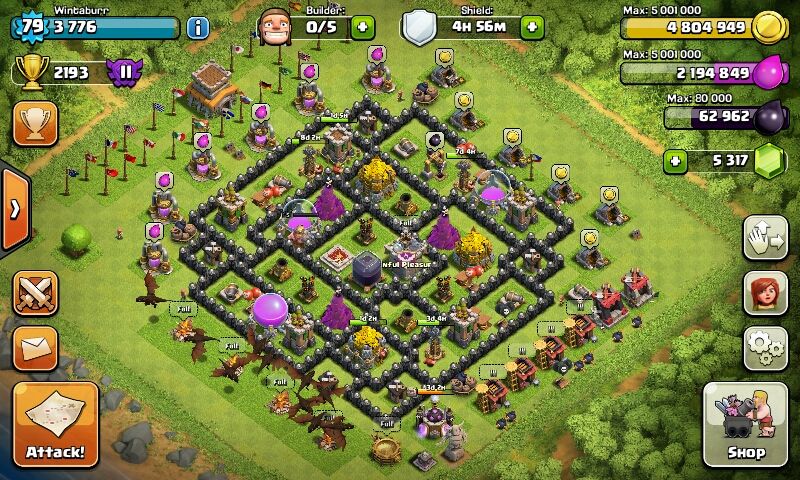Extend the shield with the green plus

point(533,27)
